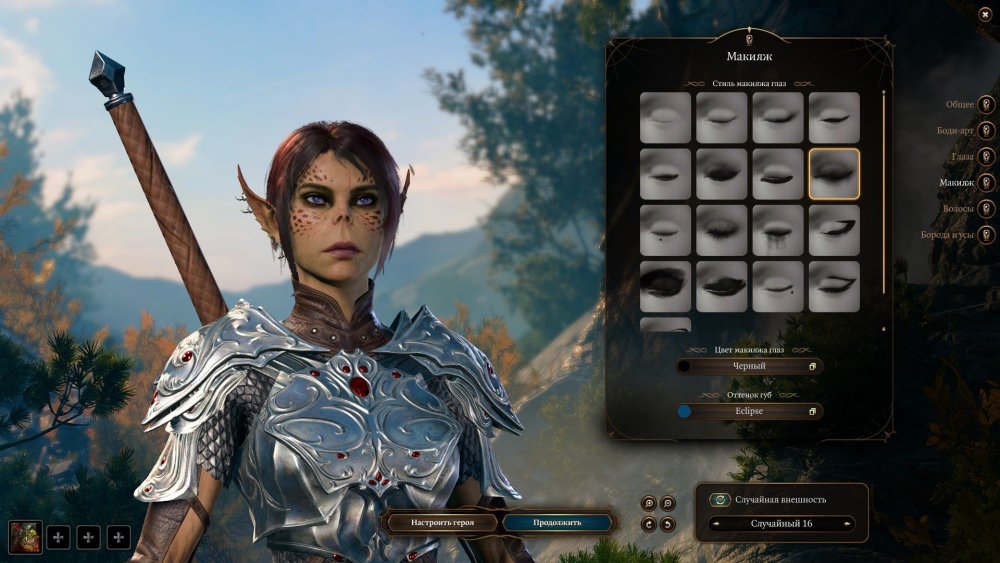Go to previous random preset arrow
Image resolution: width=1000 pixels, height=563 pixels.
(x=715, y=524)
